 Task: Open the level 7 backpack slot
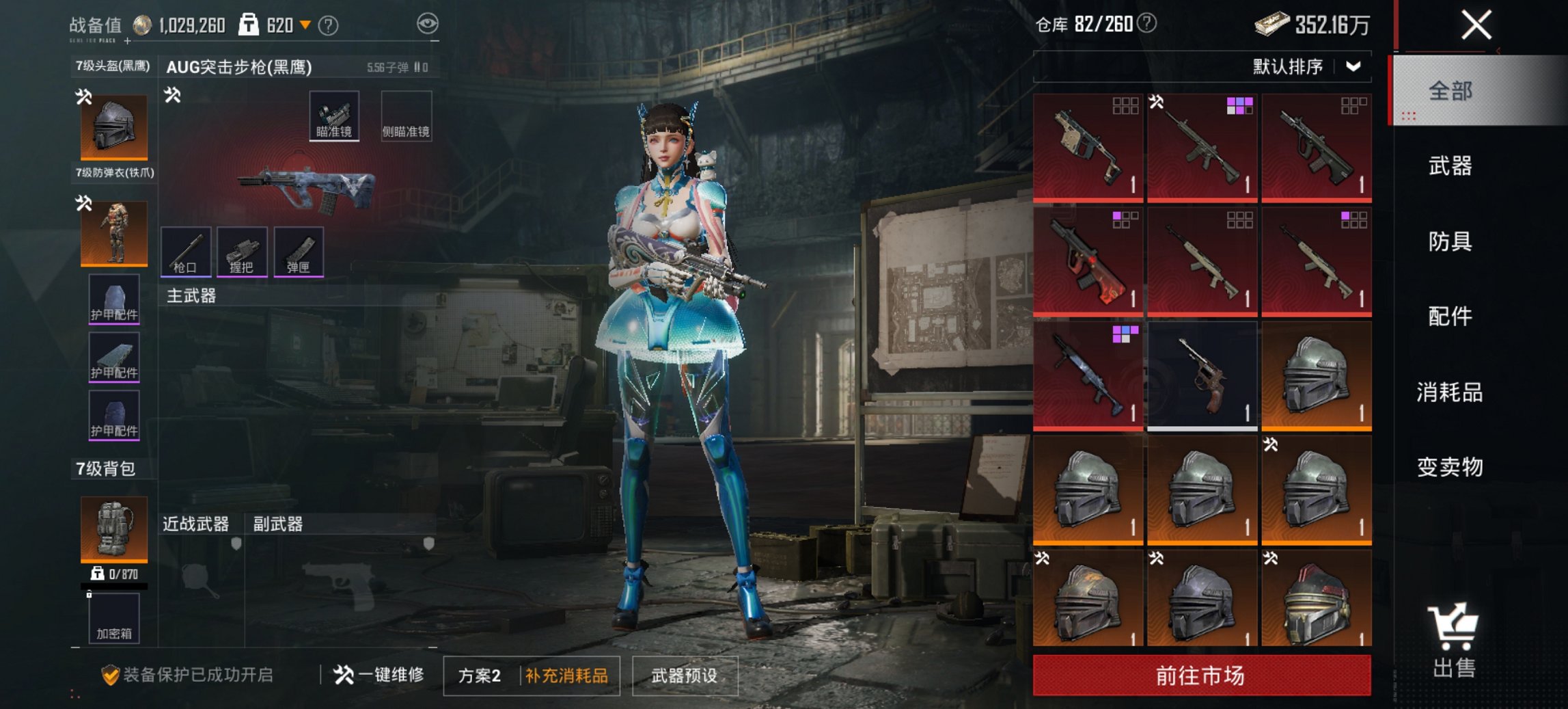[114, 529]
